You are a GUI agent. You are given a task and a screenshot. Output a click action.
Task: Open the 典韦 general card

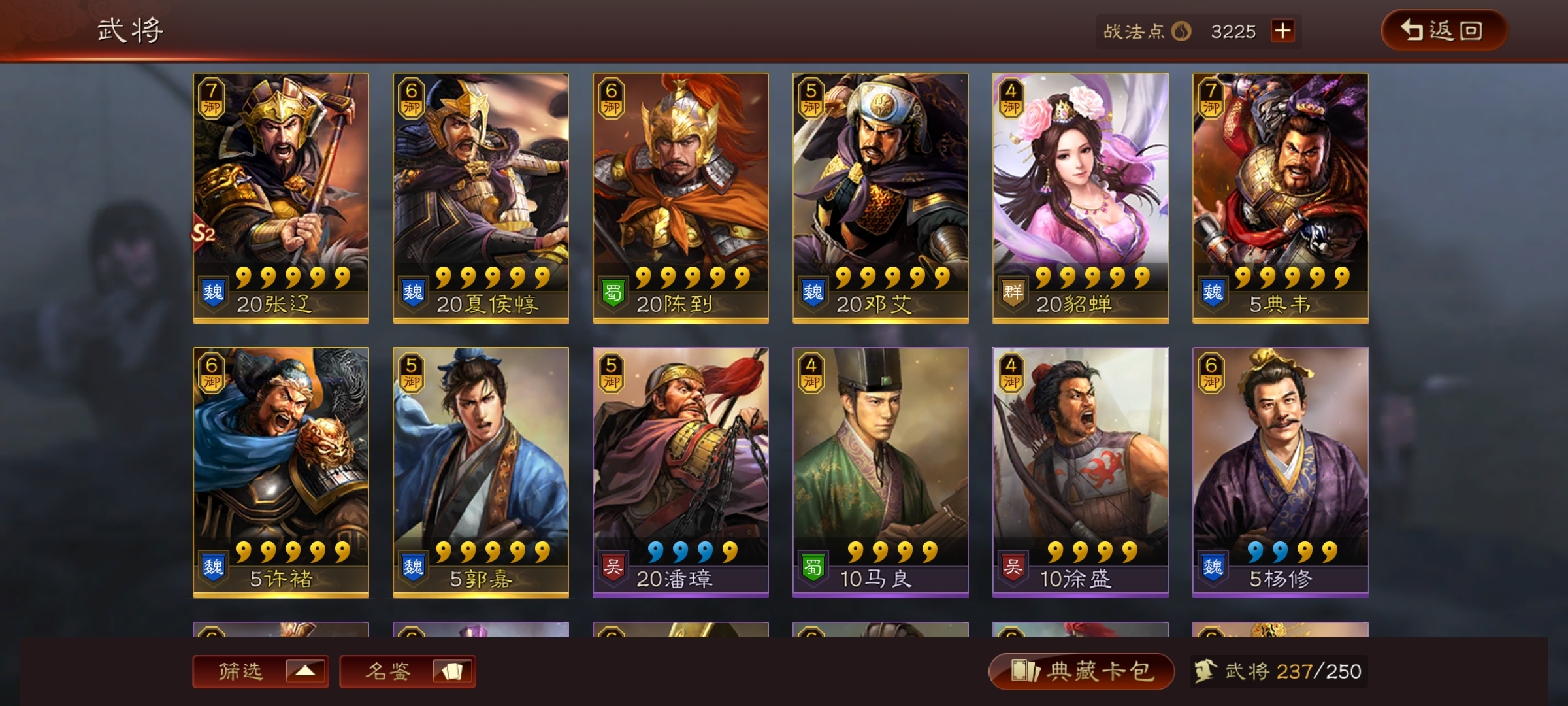(1281, 197)
